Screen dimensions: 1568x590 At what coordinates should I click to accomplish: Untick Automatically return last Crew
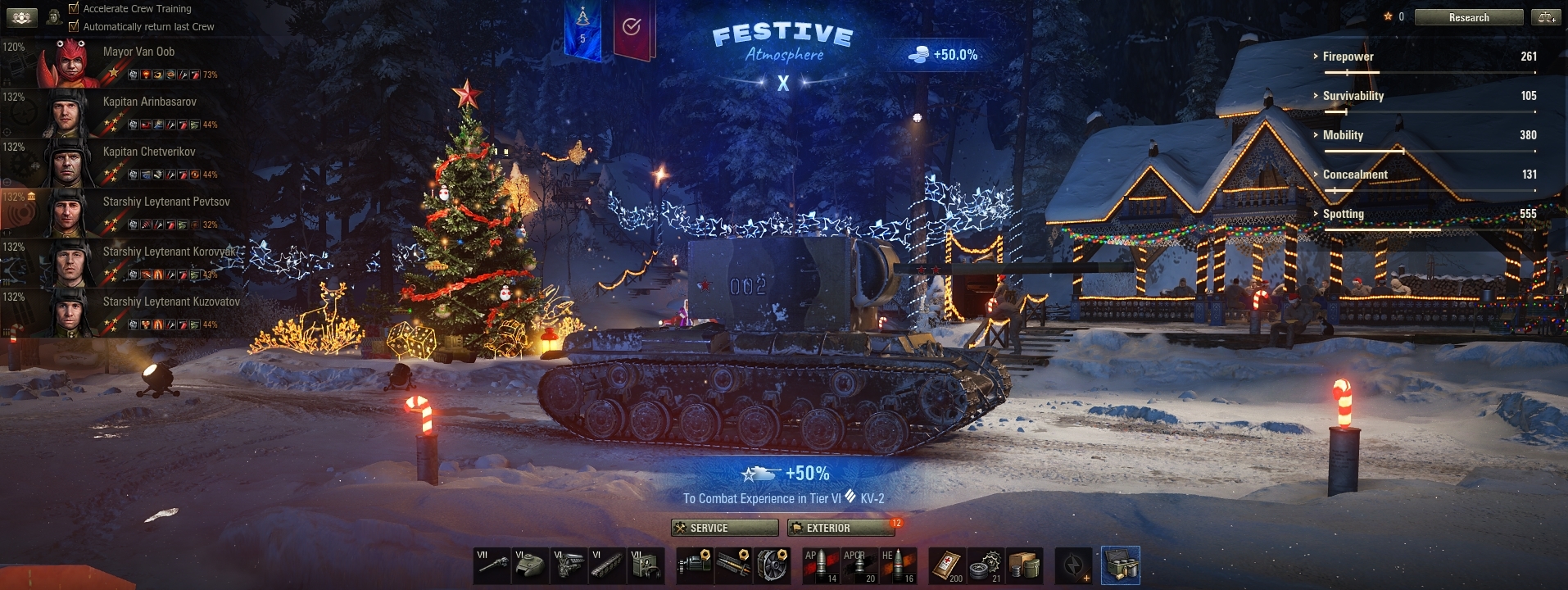click(x=74, y=26)
